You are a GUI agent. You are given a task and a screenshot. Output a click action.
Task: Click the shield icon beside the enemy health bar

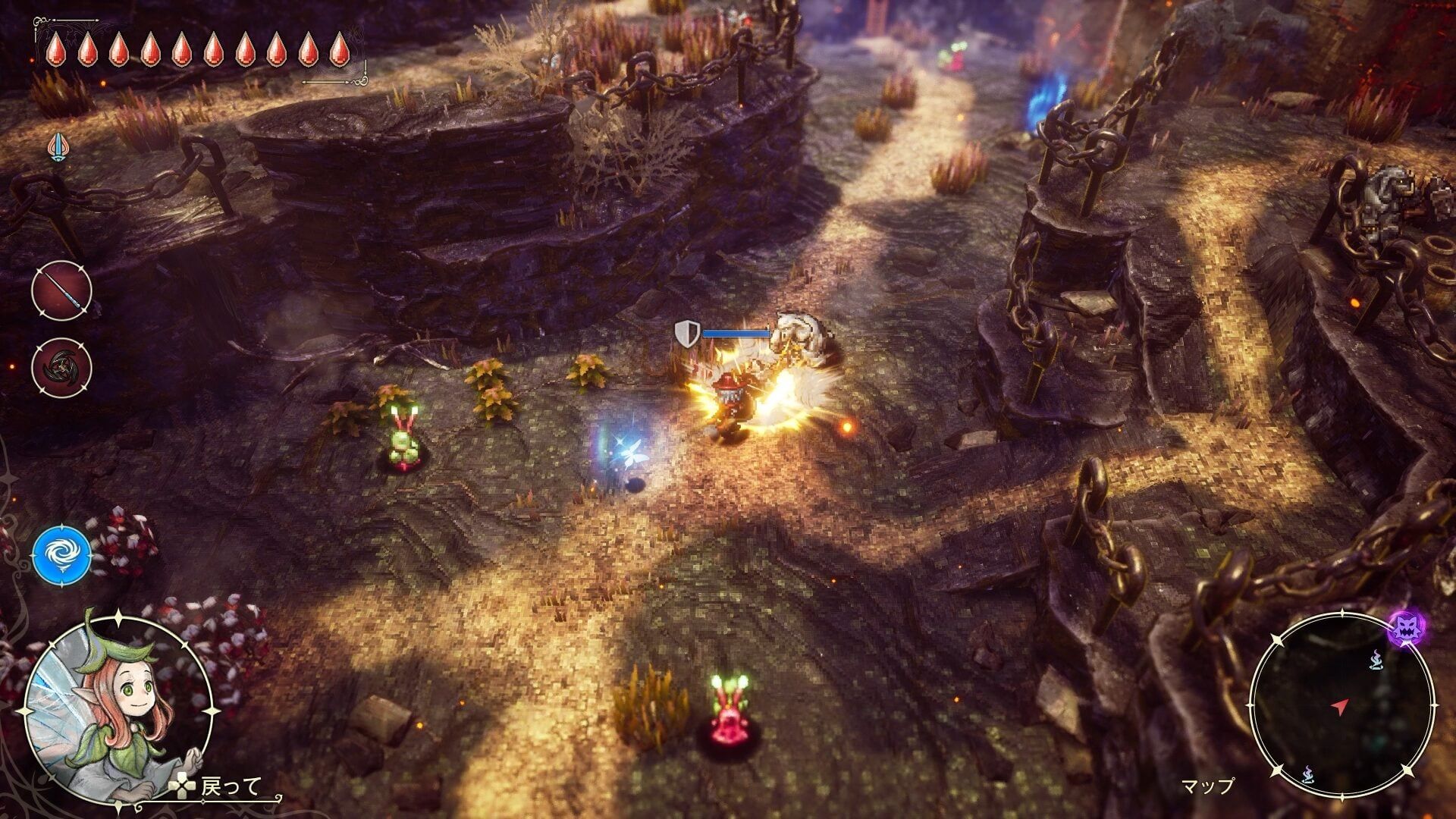686,334
